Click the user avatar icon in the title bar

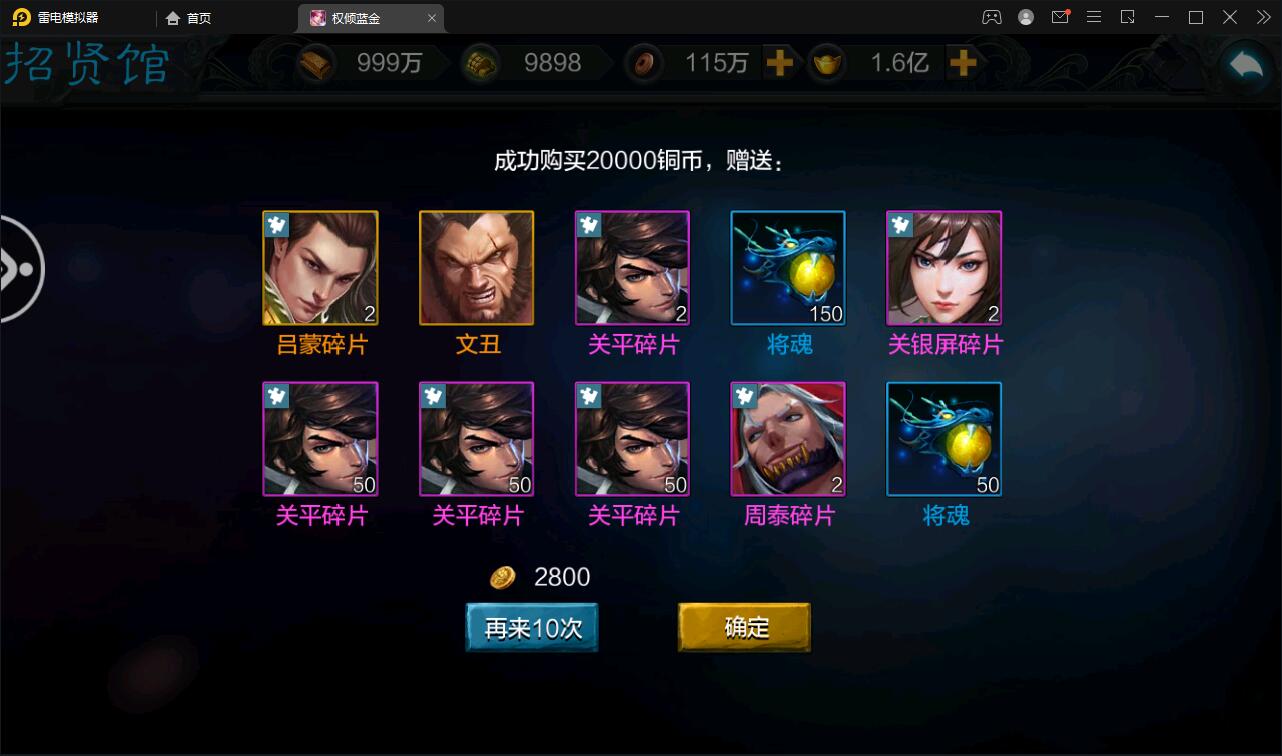click(1024, 17)
